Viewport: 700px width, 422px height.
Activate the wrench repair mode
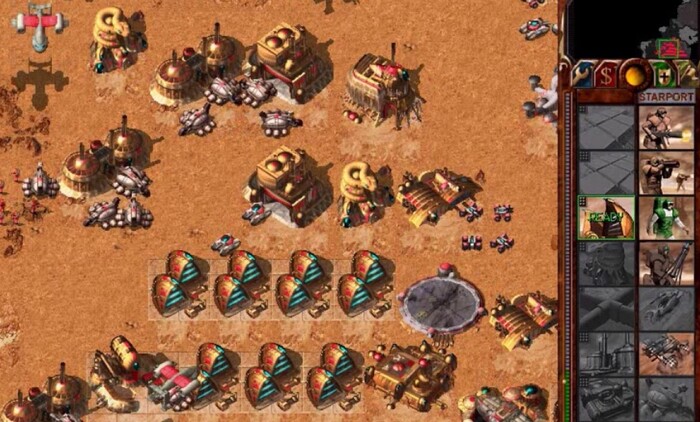coord(581,73)
